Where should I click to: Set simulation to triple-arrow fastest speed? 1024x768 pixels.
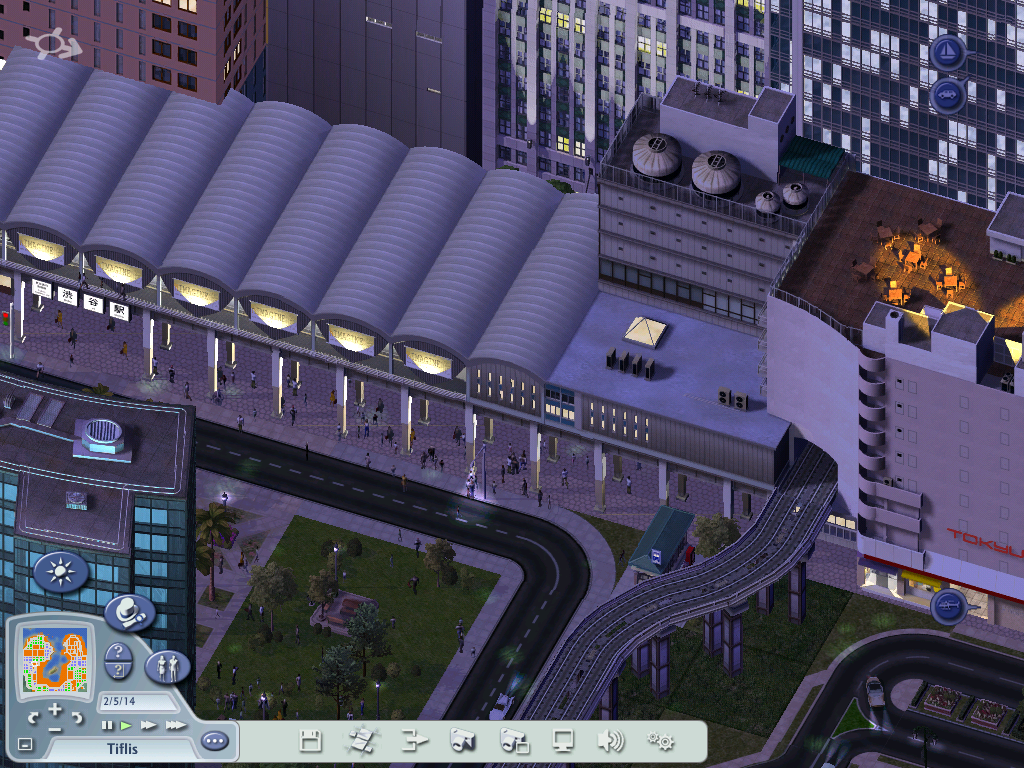175,725
